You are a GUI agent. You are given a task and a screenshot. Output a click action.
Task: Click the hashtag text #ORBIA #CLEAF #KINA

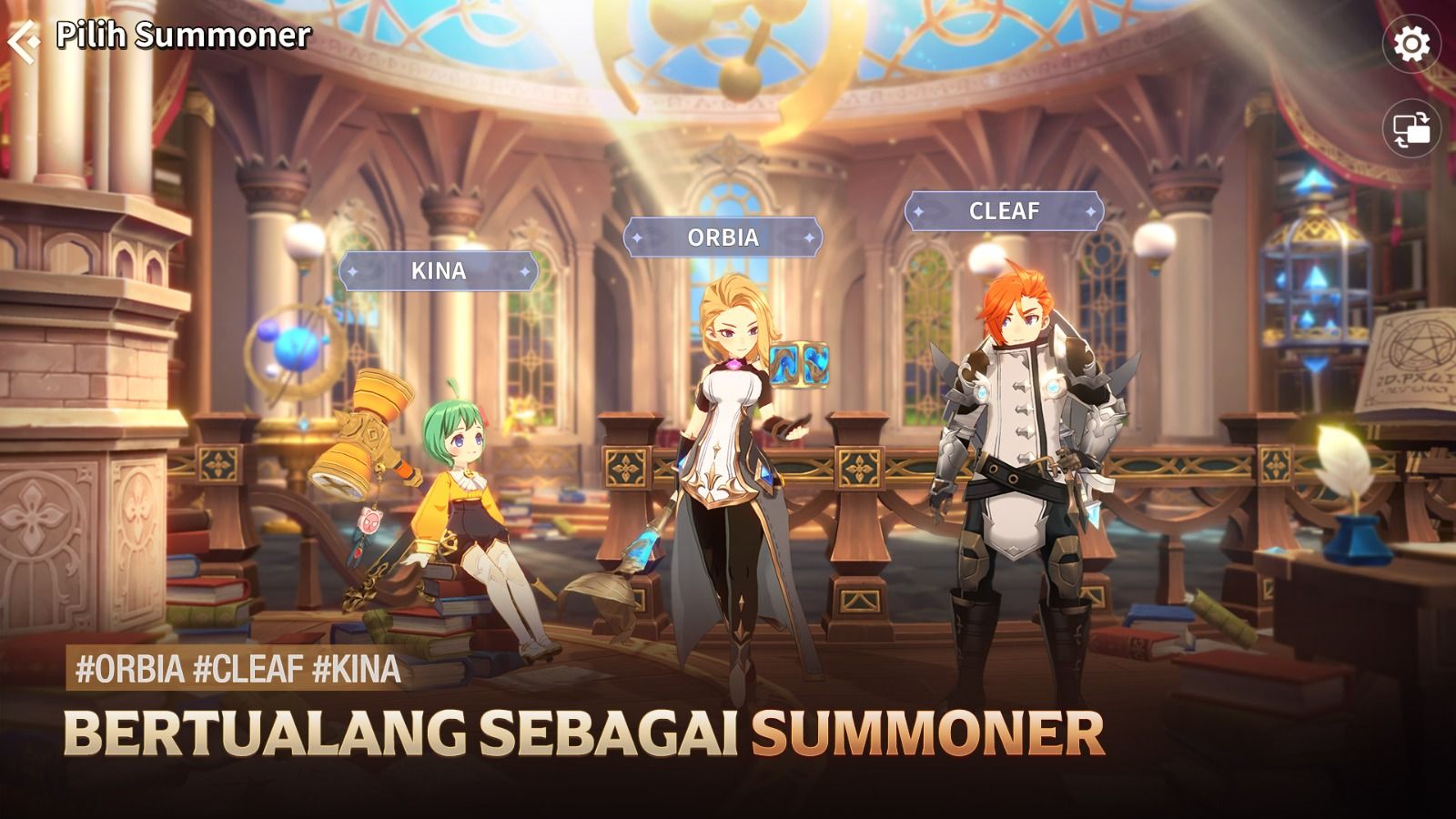235,671
